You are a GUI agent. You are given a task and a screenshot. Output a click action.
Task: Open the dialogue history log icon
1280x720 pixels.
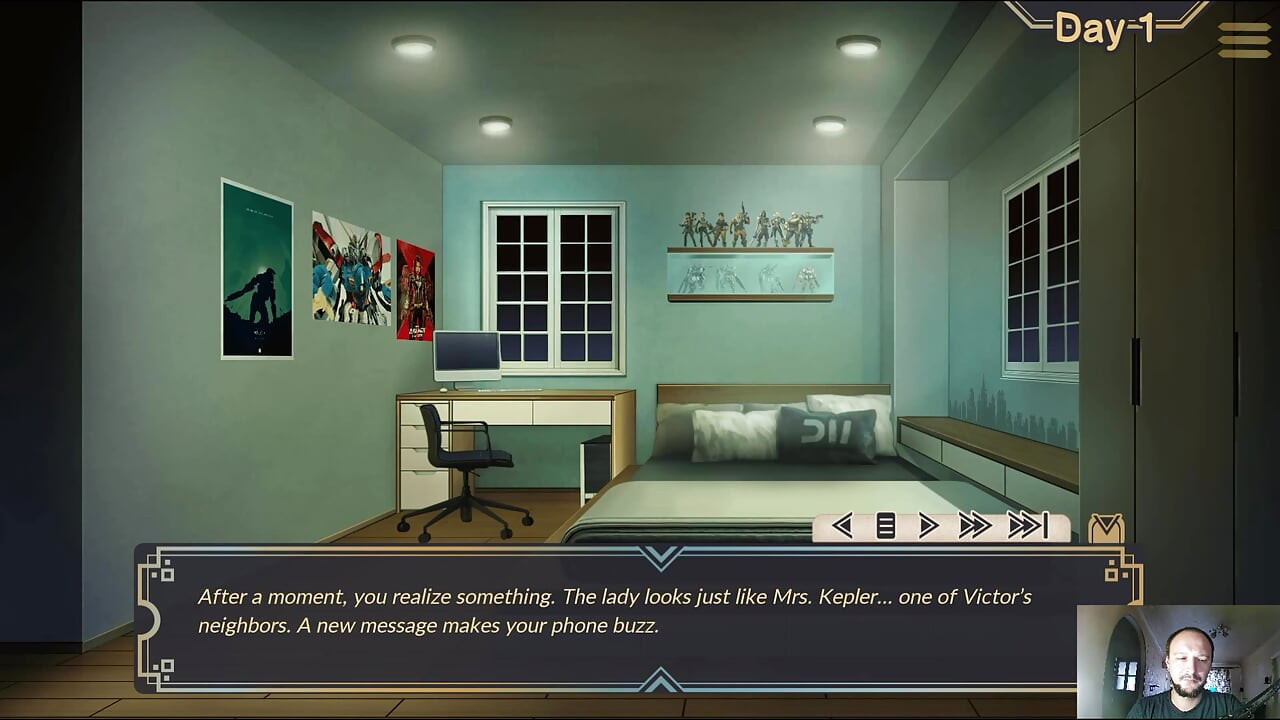click(886, 526)
